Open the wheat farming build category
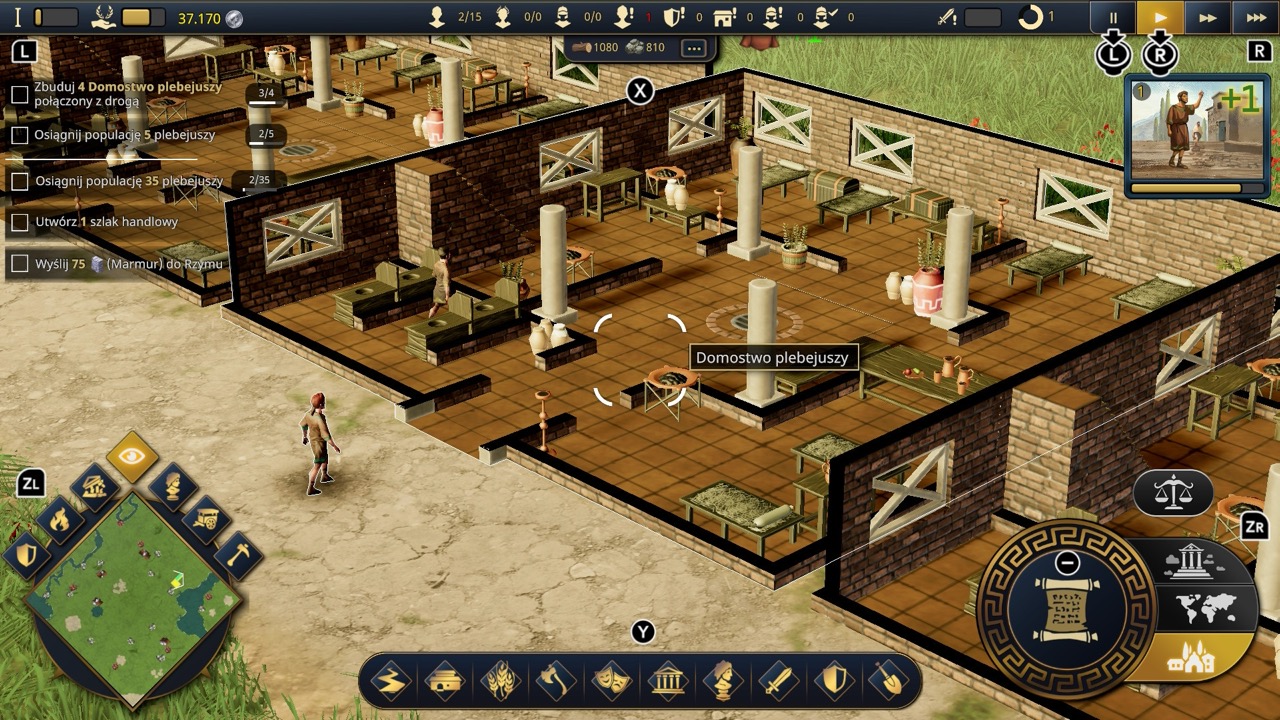1280x720 pixels. [499, 681]
